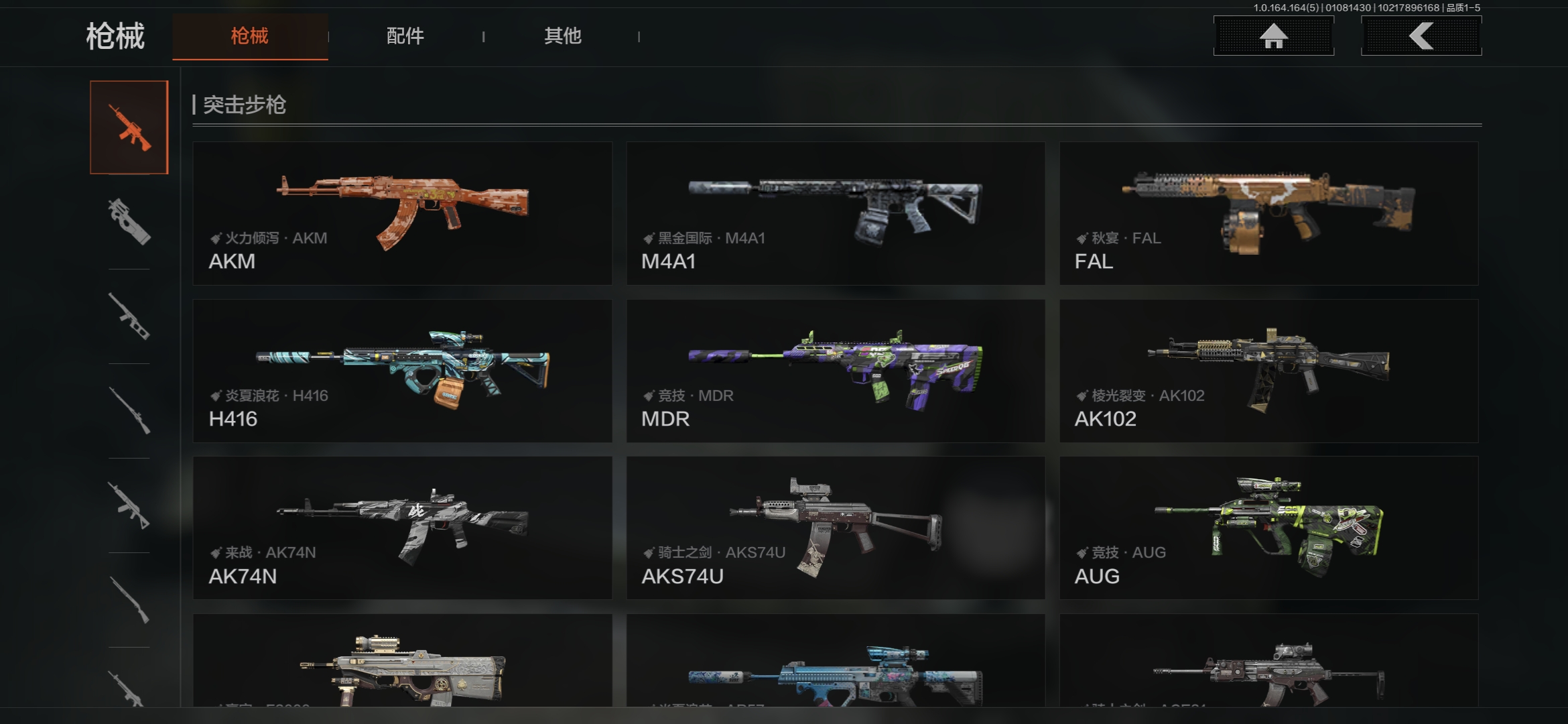The width and height of the screenshot is (1568, 724).
Task: Choose the AKM weapon card
Action: [x=402, y=213]
